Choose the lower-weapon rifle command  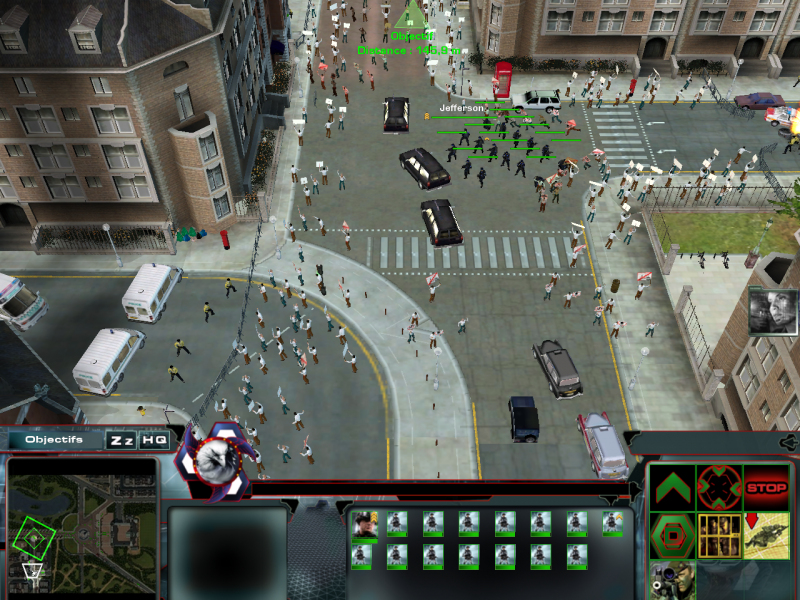(x=766, y=535)
